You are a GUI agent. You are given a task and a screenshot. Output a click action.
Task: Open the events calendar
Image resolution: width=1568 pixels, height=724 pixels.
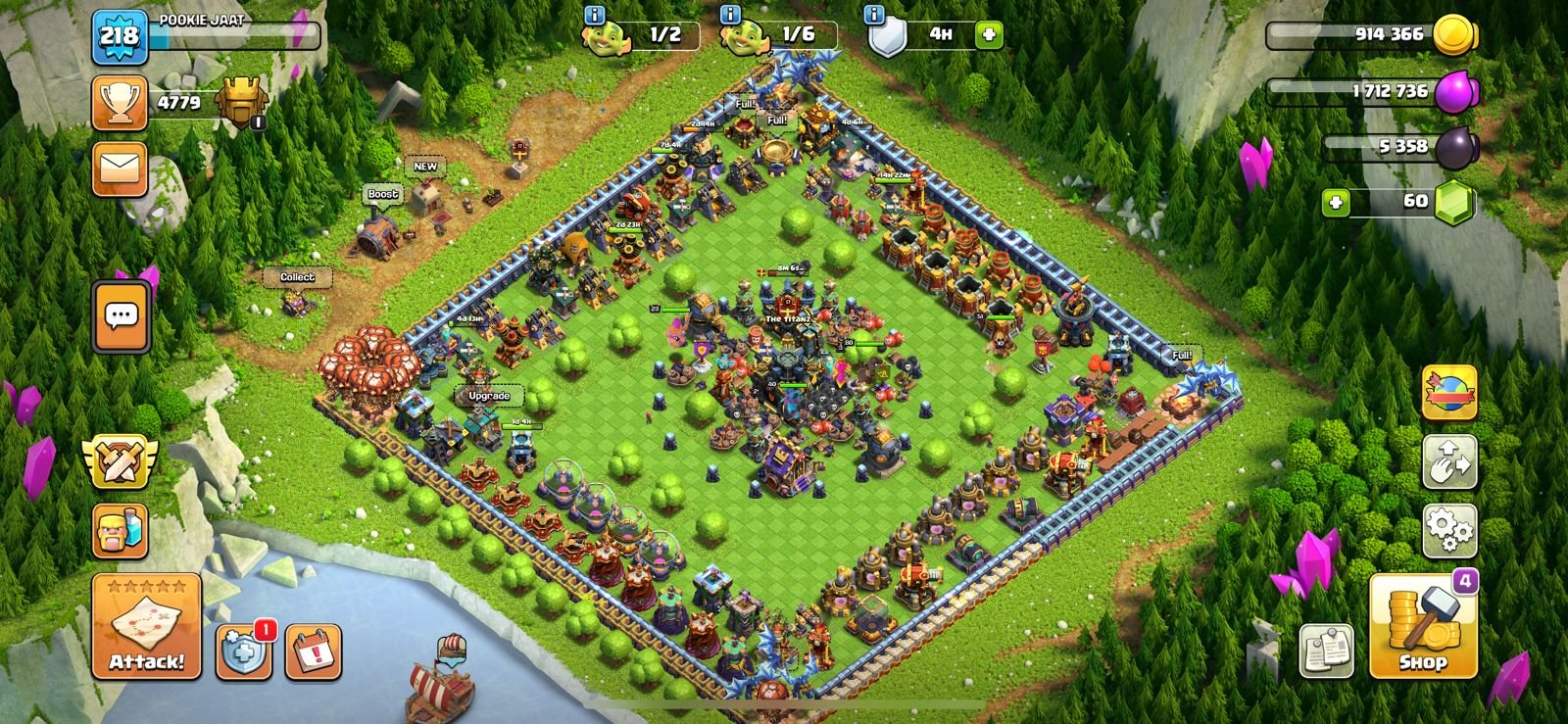click(x=314, y=651)
